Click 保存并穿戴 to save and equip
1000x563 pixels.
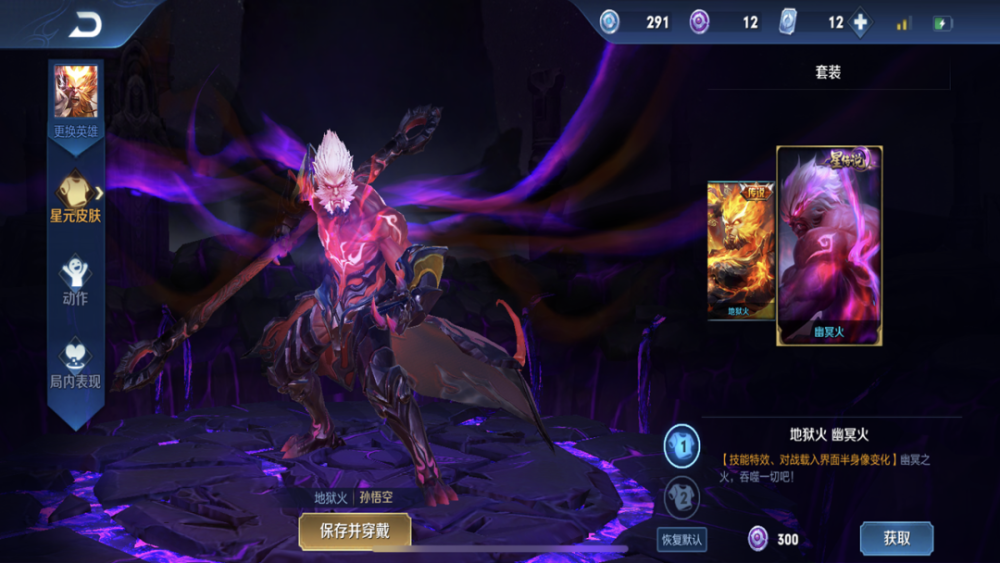coord(354,531)
